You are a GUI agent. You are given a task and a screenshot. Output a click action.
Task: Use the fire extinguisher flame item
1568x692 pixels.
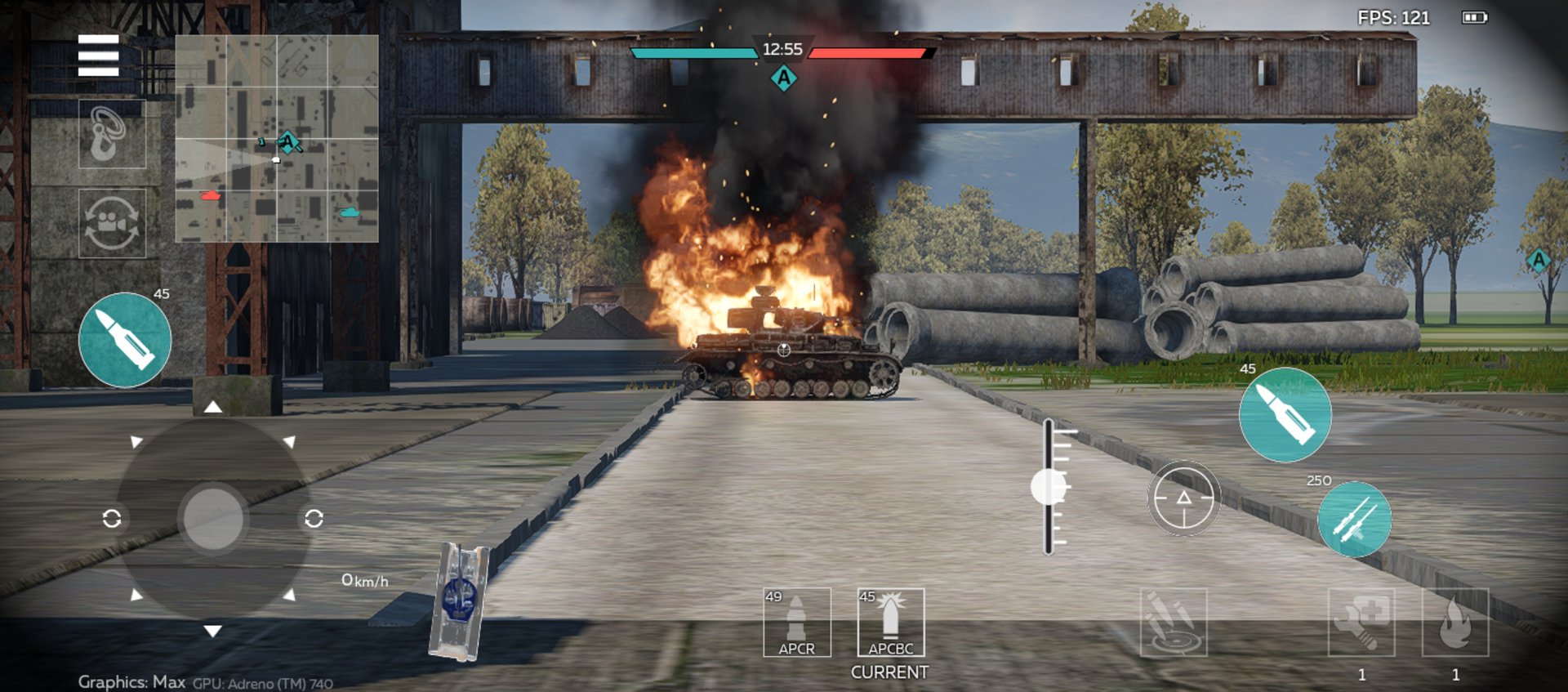point(1454,623)
